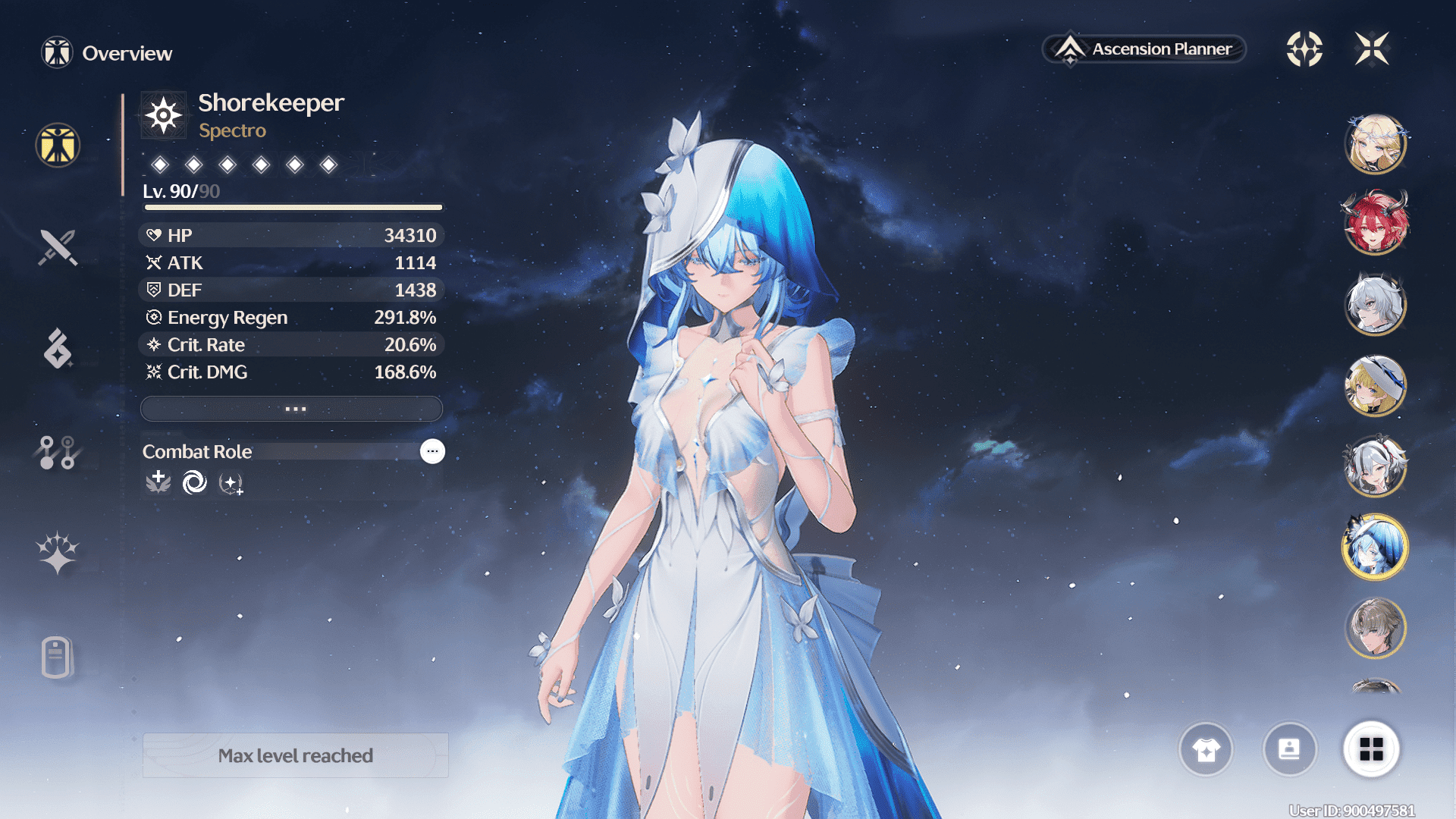Image resolution: width=1456 pixels, height=819 pixels.
Task: Switch to the Resonance Chain star tab
Action: coord(58,552)
